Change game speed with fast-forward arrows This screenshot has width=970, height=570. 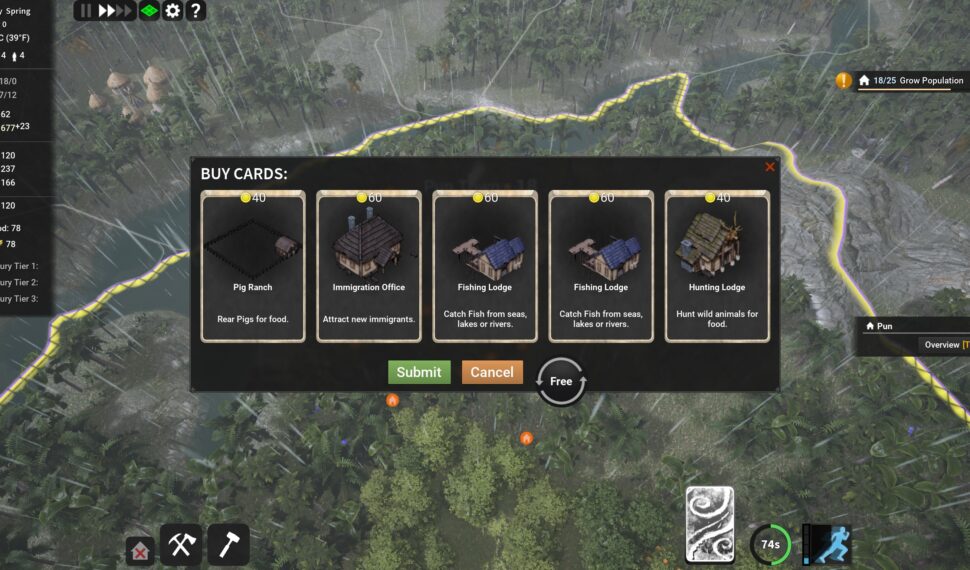click(x=115, y=11)
